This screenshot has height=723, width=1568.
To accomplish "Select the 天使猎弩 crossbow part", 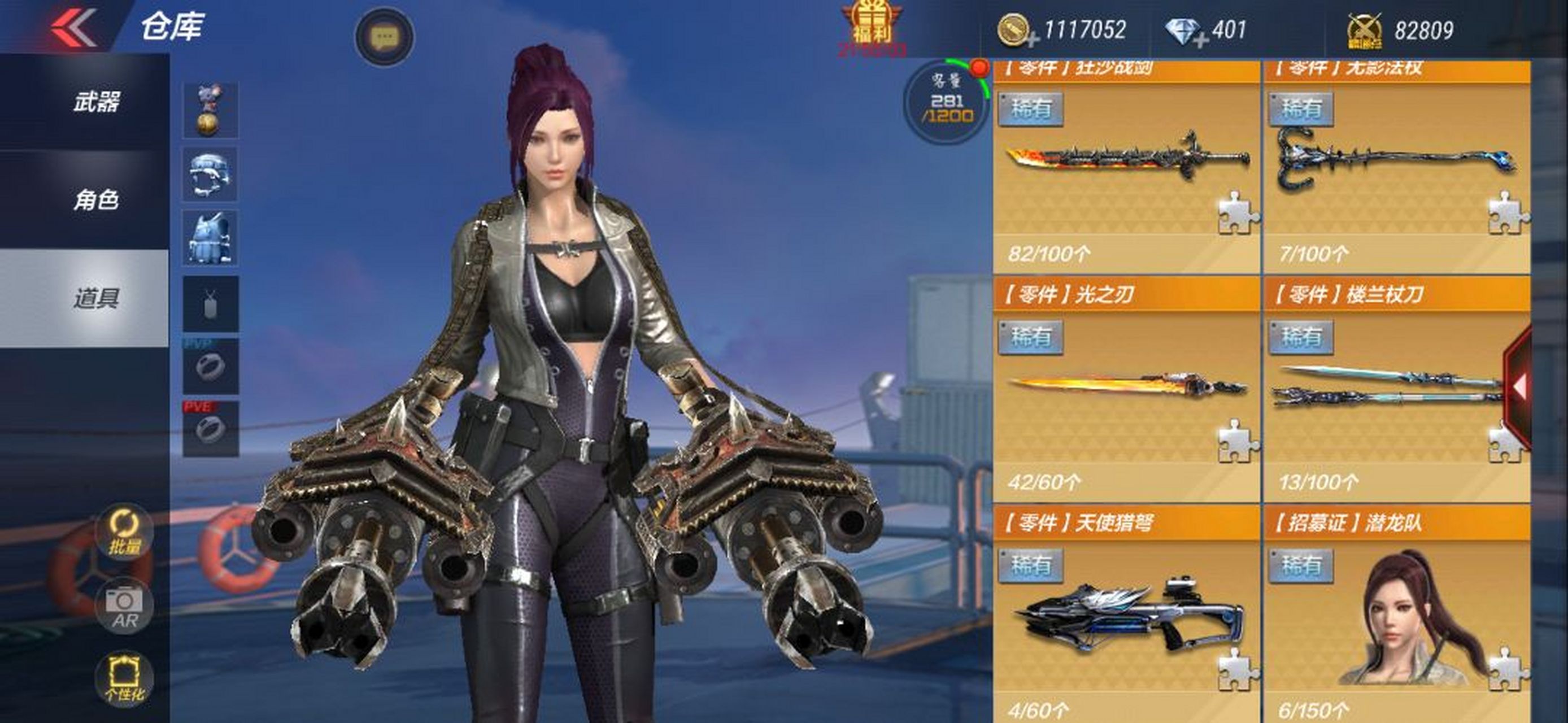I will pos(1127,616).
